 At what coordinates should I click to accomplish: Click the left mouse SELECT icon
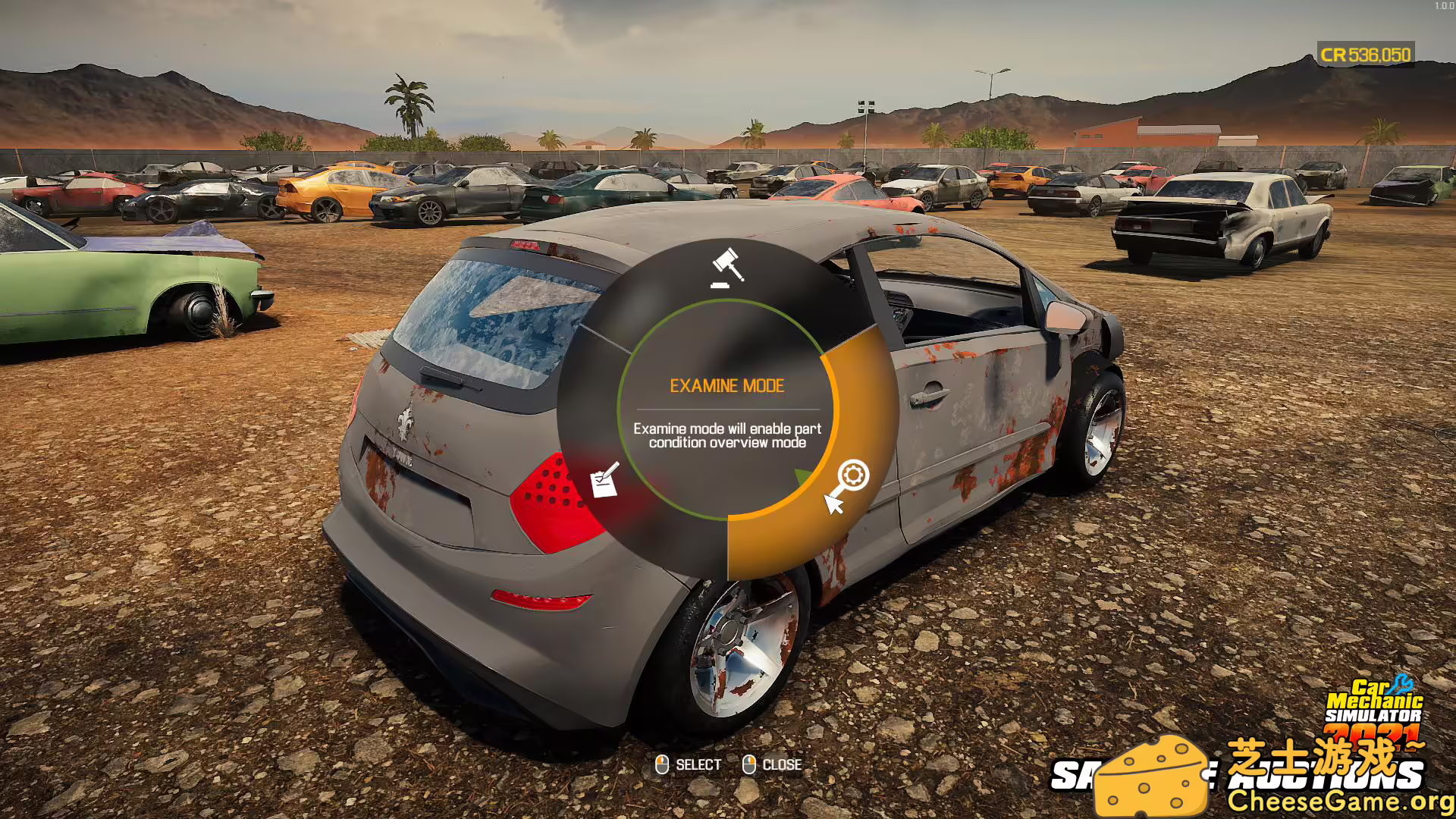pyautogui.click(x=661, y=764)
